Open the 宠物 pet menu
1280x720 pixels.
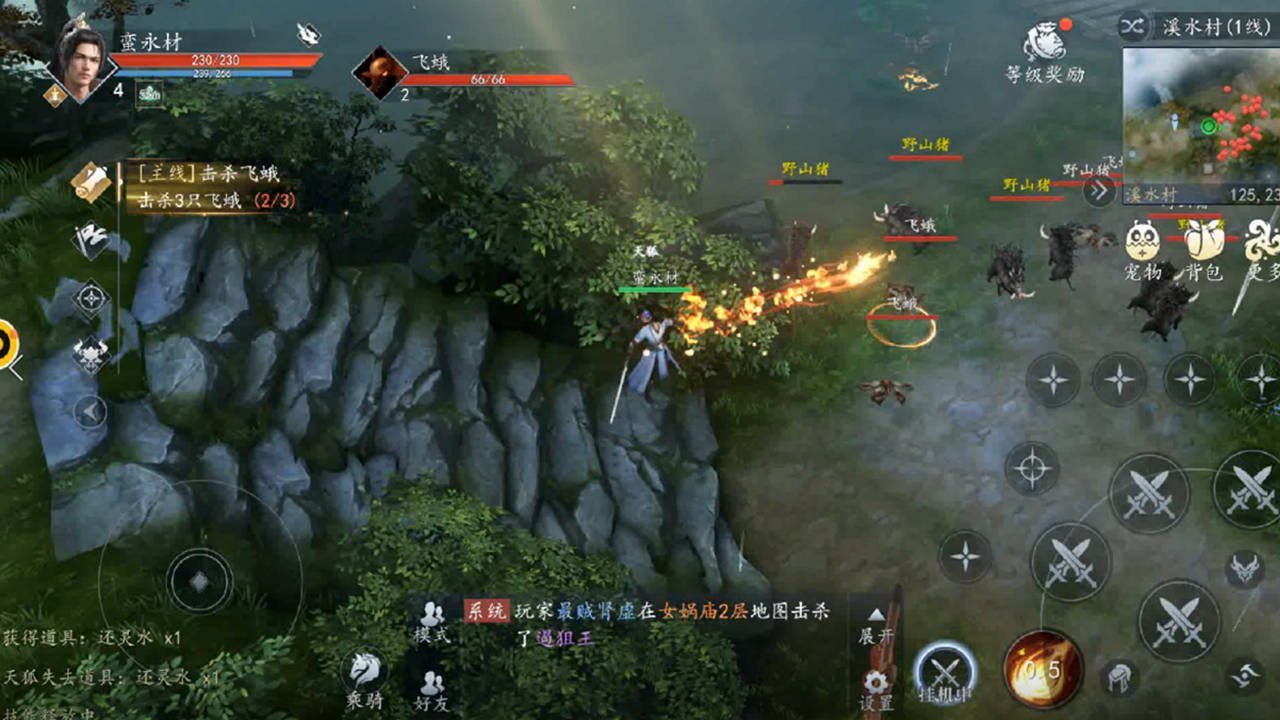1143,250
